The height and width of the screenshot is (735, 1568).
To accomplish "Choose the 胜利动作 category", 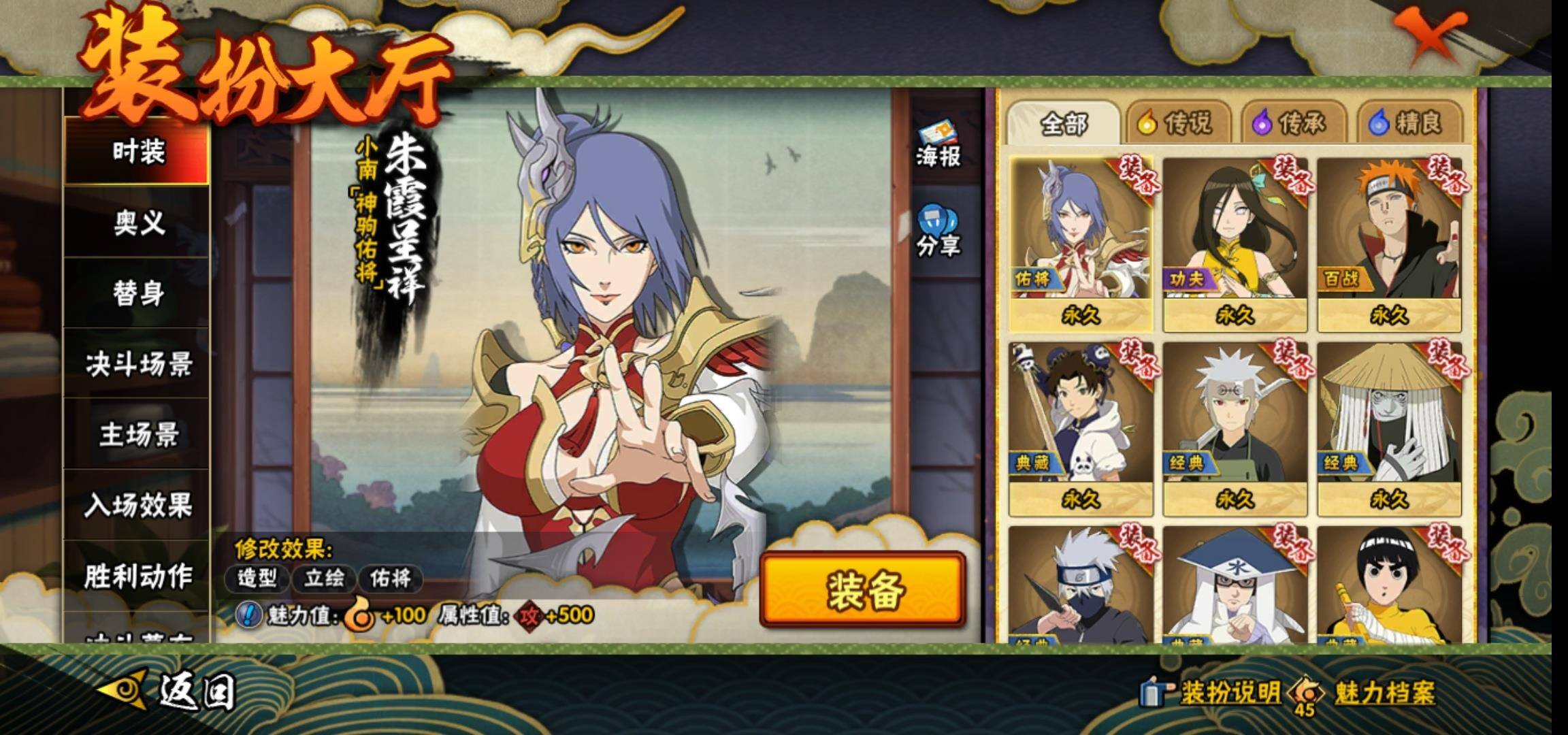I will 138,576.
